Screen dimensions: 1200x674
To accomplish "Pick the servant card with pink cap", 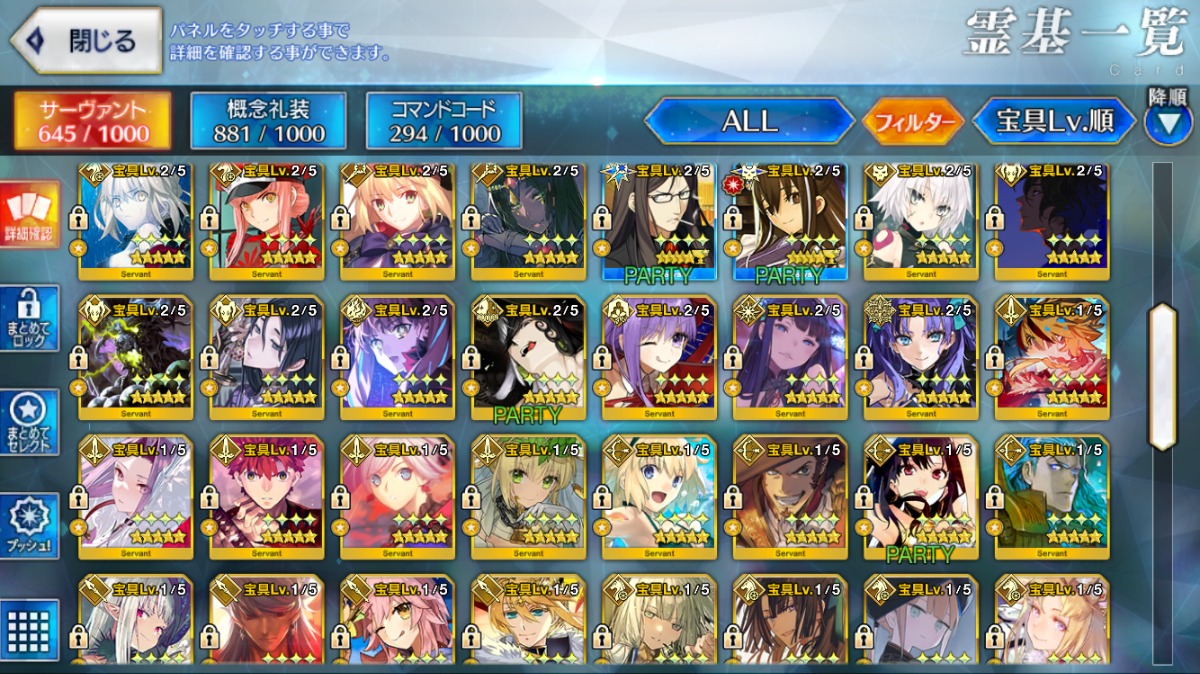I will [266, 220].
